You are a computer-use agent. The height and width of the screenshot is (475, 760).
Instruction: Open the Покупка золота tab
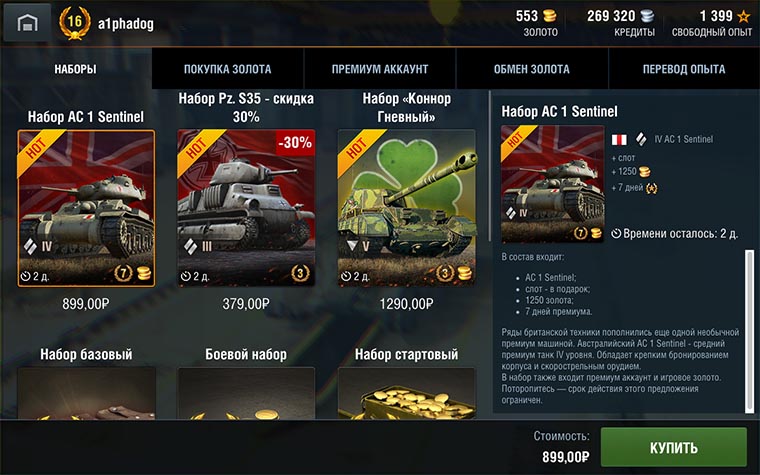click(x=227, y=69)
